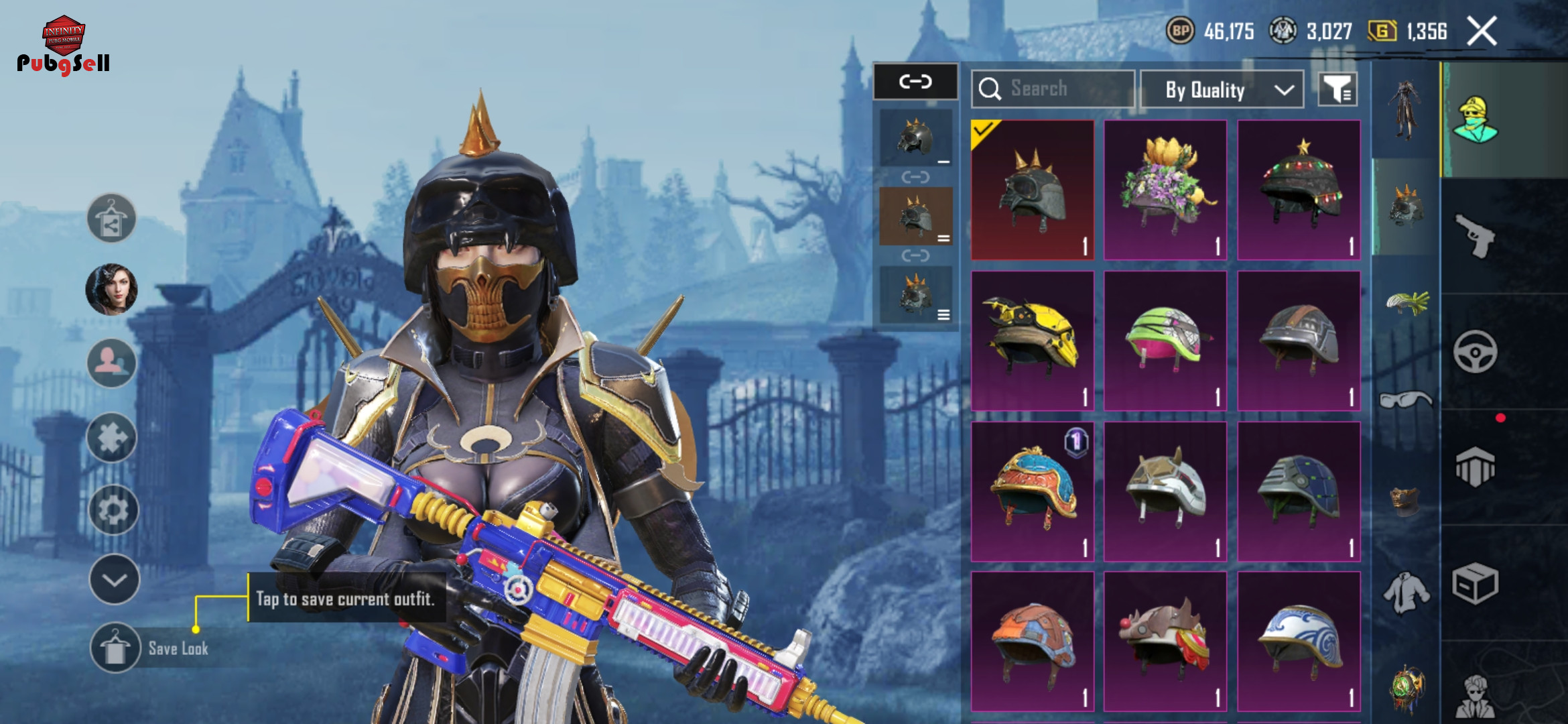Open the puzzle piece icon
This screenshot has width=1568, height=724.
click(112, 438)
